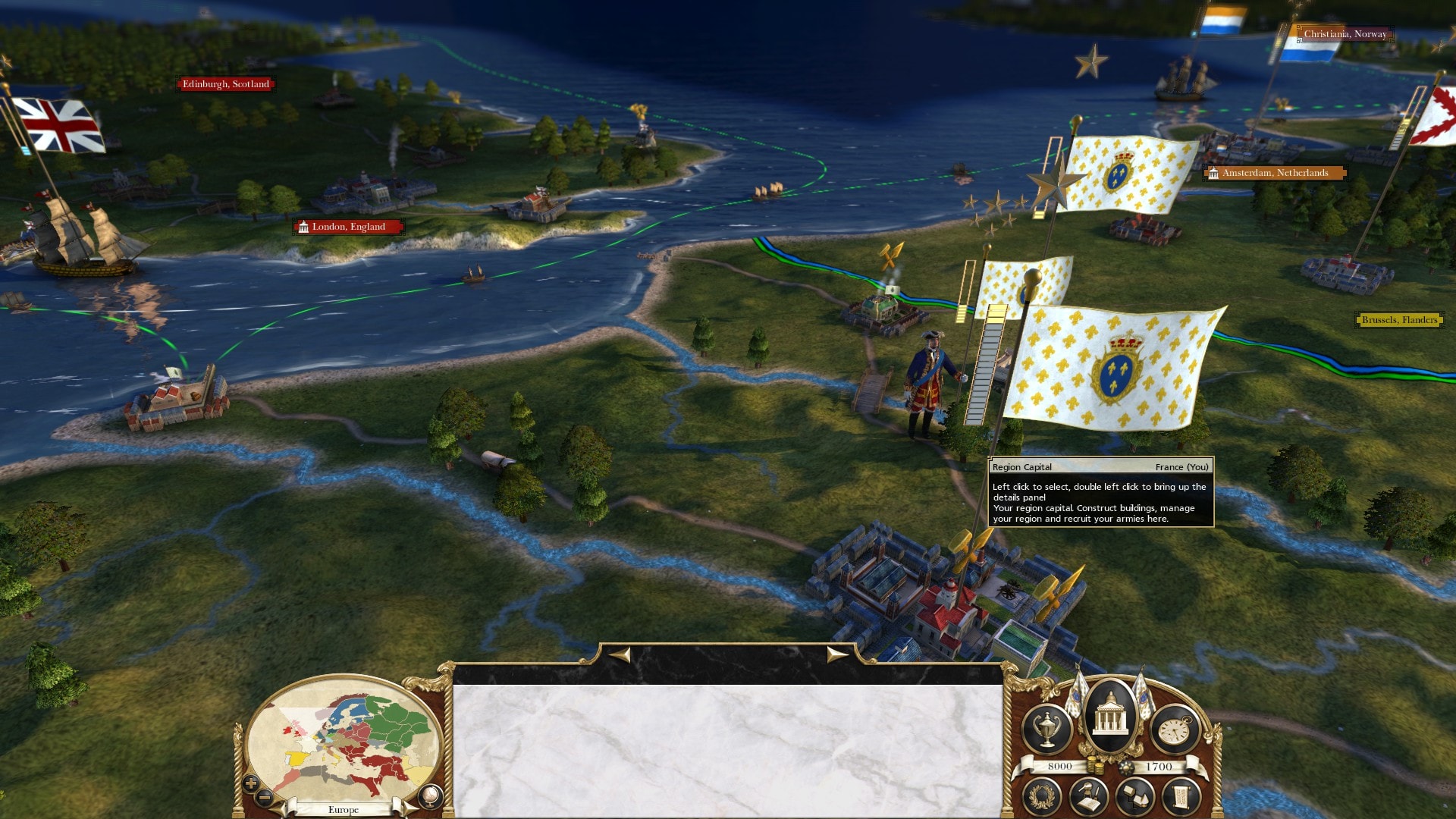The image size is (1456, 819).
Task: Click the right arrow above the marble panel
Action: [x=836, y=654]
